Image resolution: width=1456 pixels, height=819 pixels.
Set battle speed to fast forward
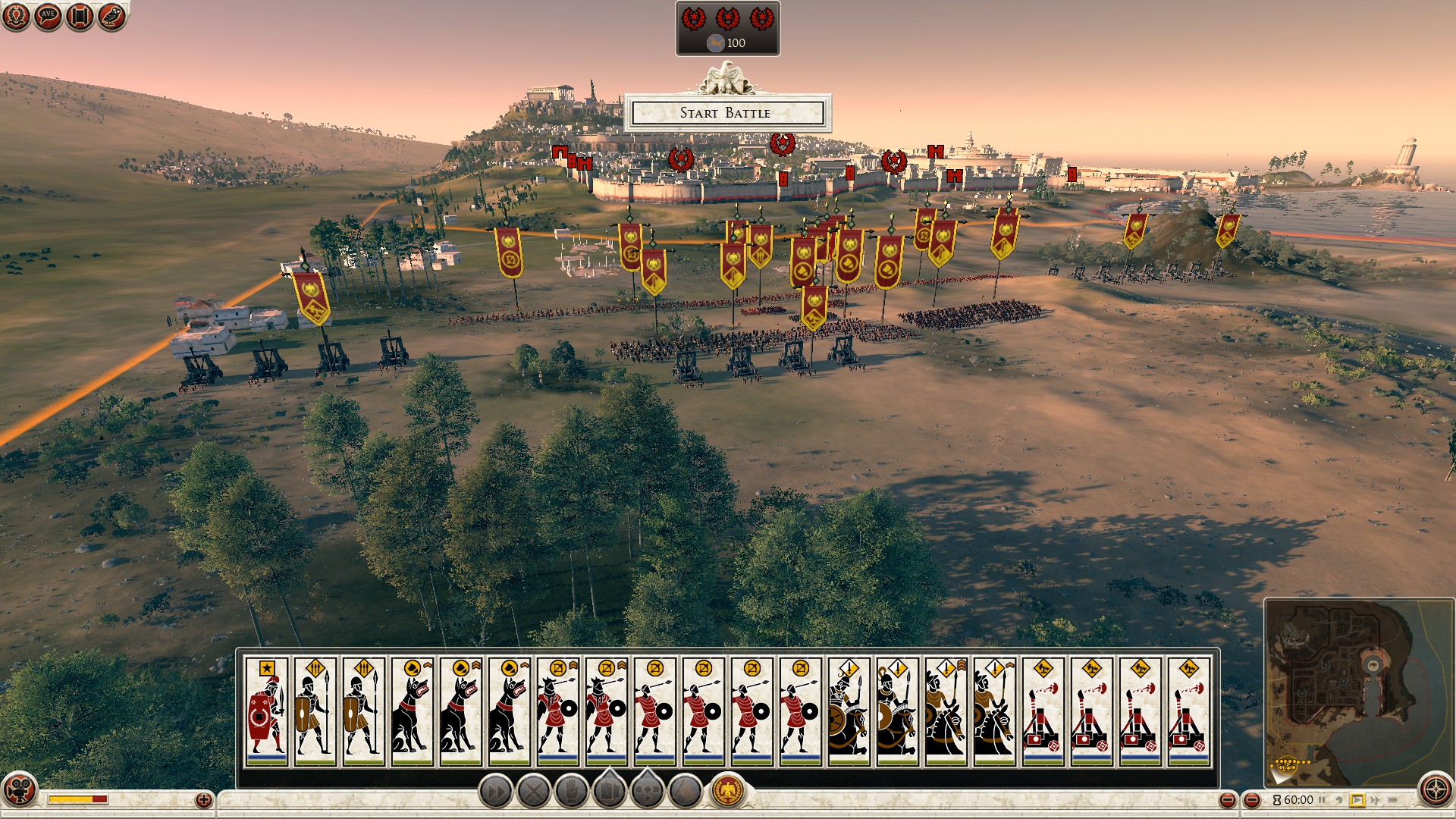tap(1375, 800)
